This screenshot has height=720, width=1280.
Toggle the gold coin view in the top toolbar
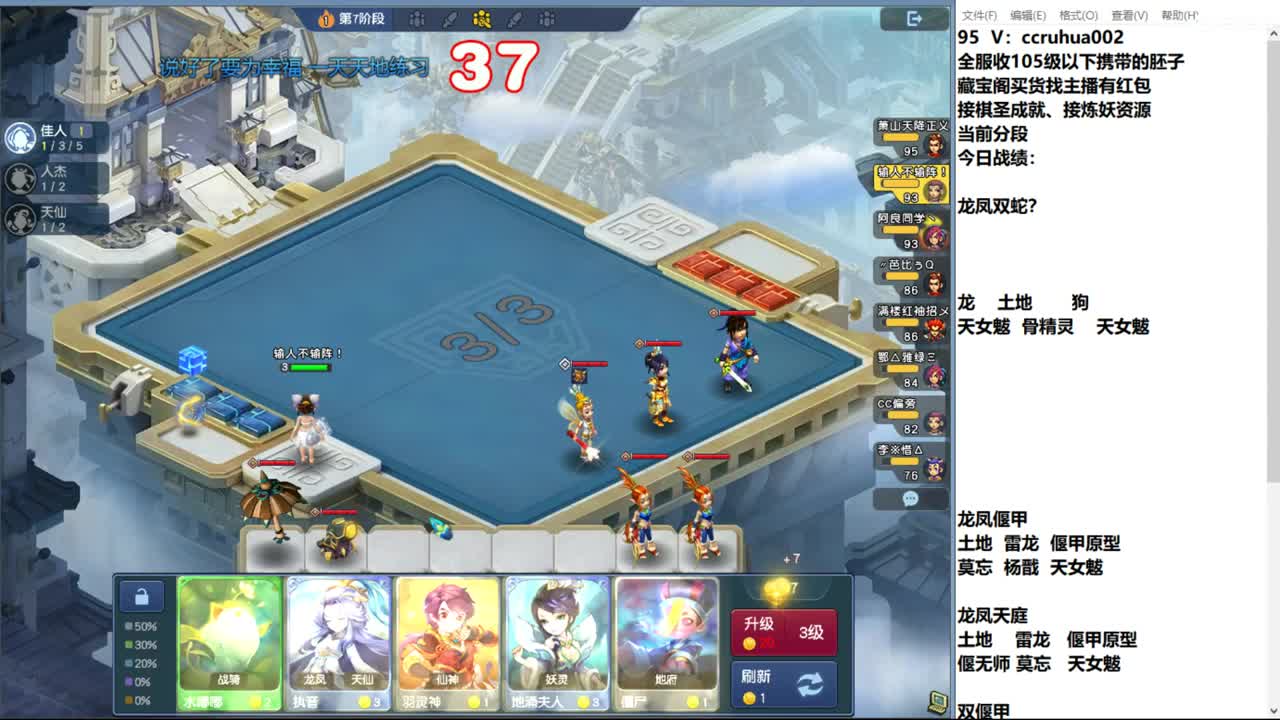tap(482, 19)
